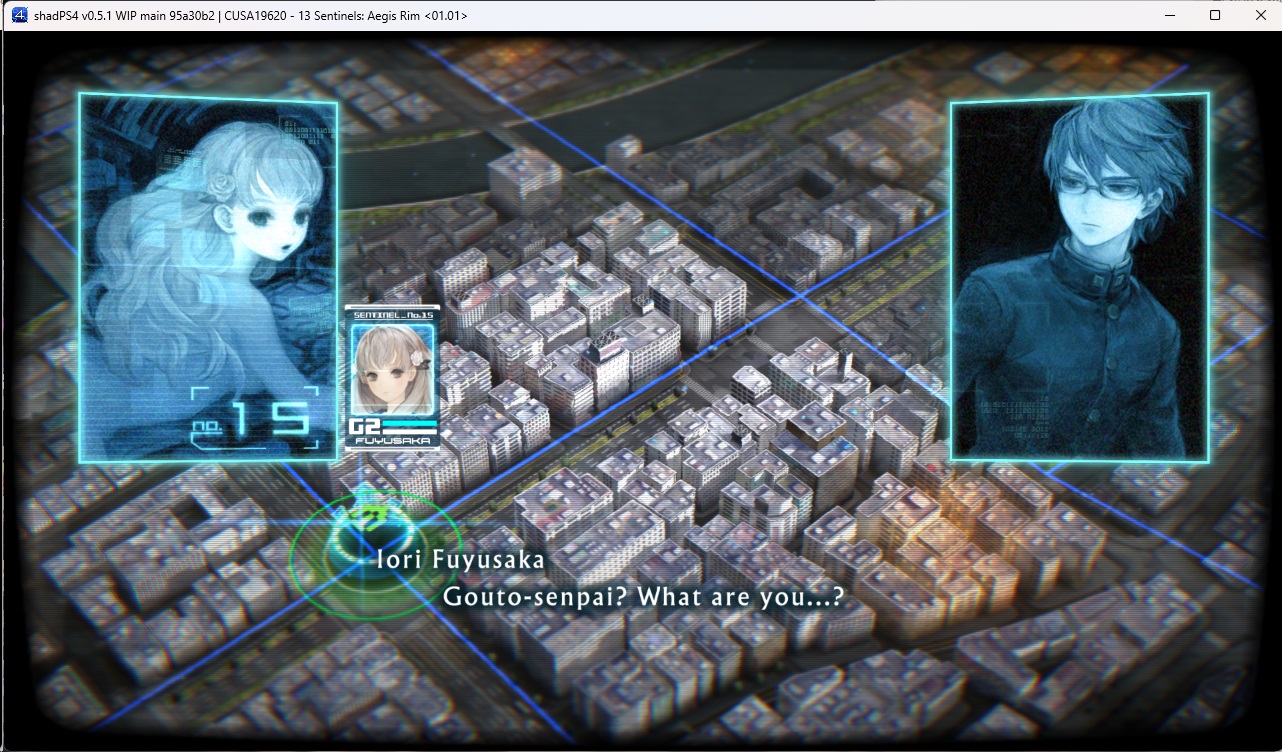The width and height of the screenshot is (1282, 752).
Task: Minimize the shadPS4 window
Action: point(1169,15)
